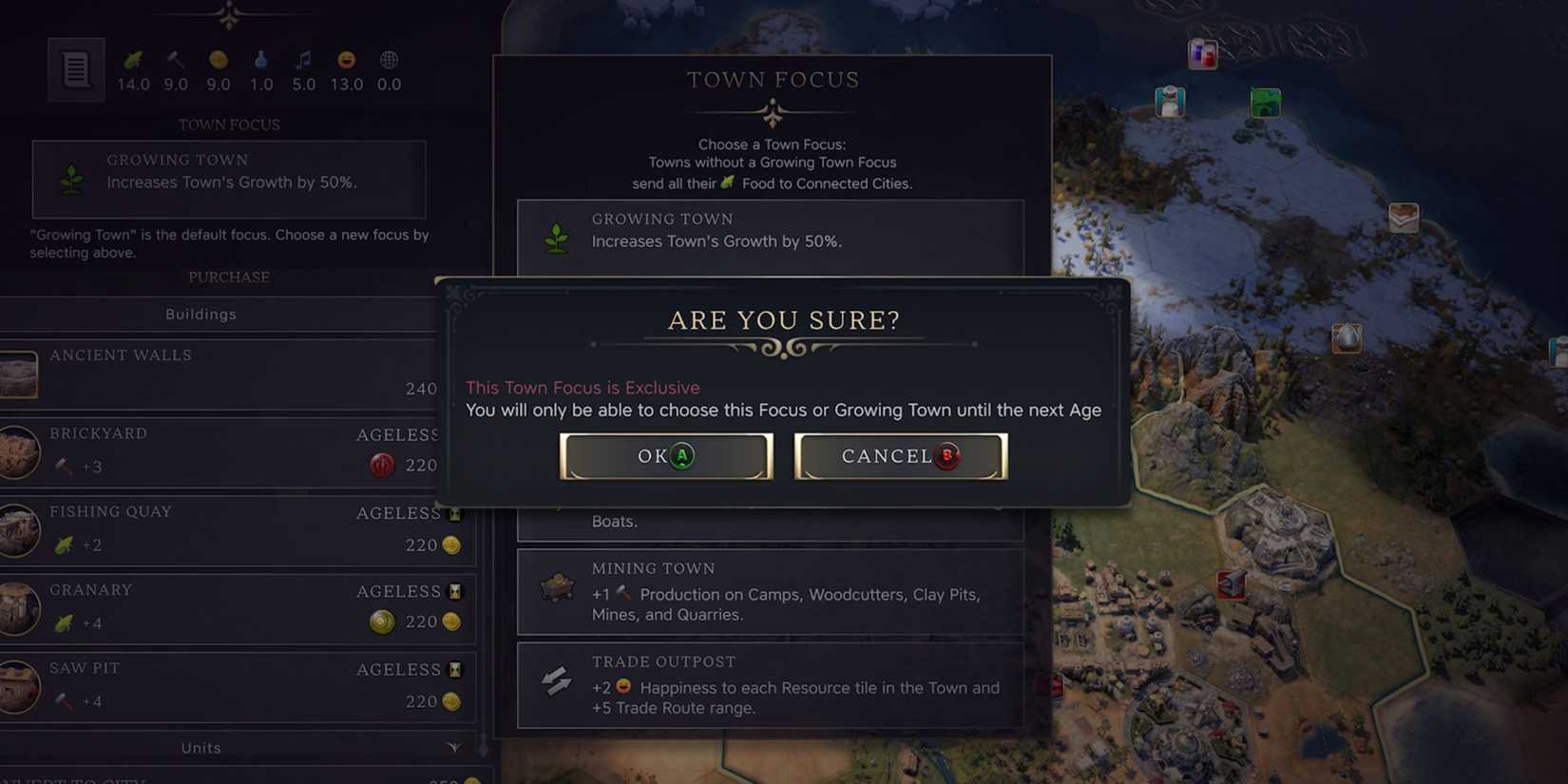Screen dimensions: 1568x784
Task: Click the Mining Town cart icon
Action: tap(557, 586)
